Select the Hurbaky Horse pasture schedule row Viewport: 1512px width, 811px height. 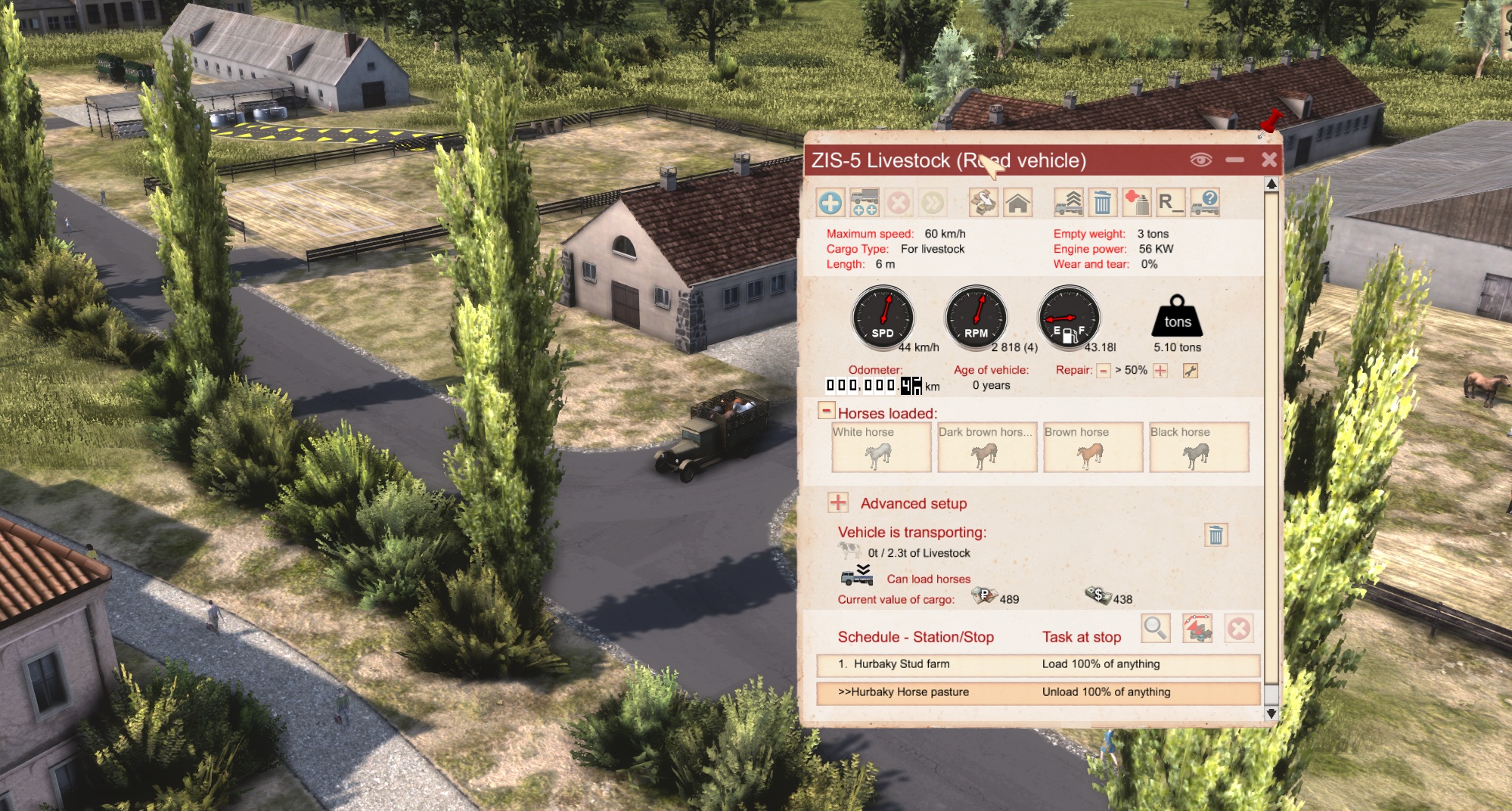click(1038, 692)
